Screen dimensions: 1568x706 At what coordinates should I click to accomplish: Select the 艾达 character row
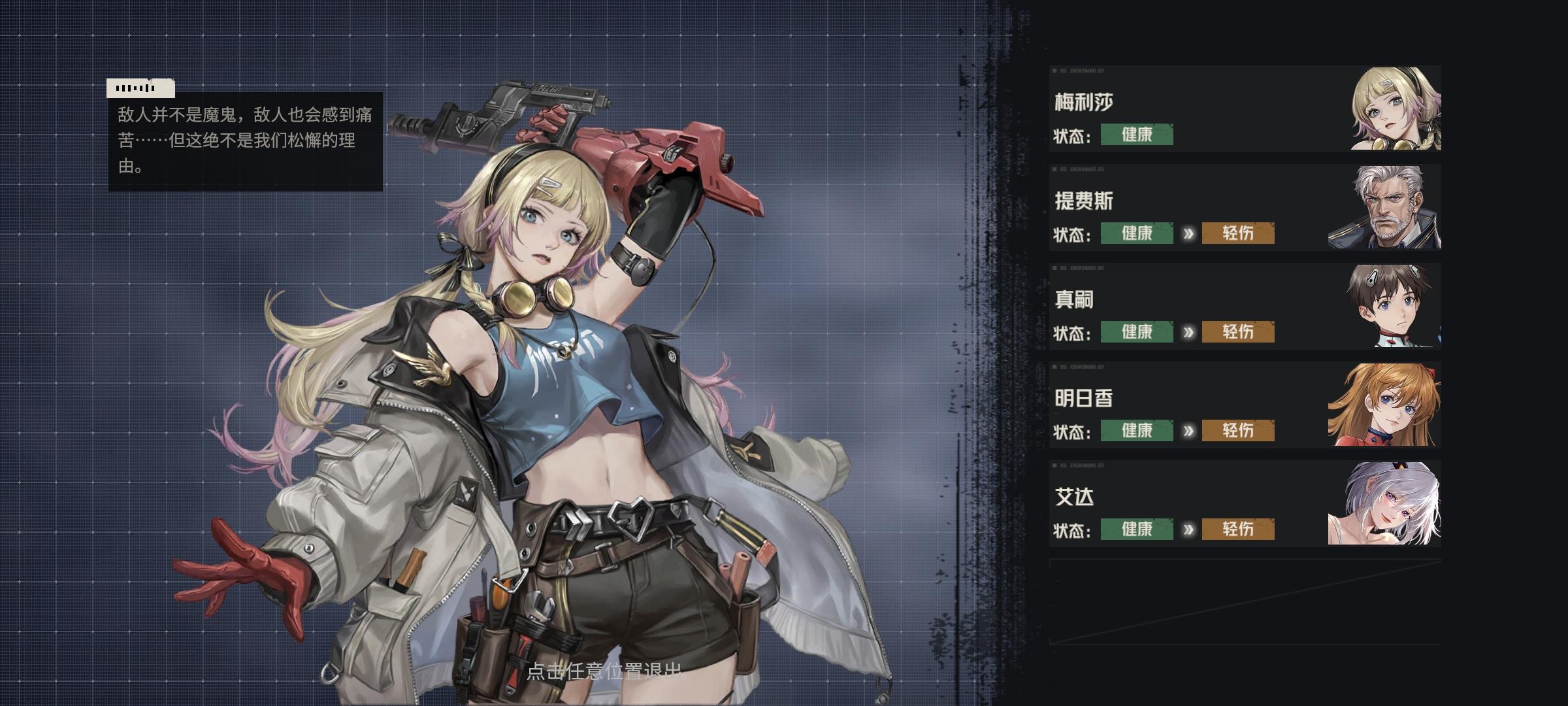(x=1245, y=504)
